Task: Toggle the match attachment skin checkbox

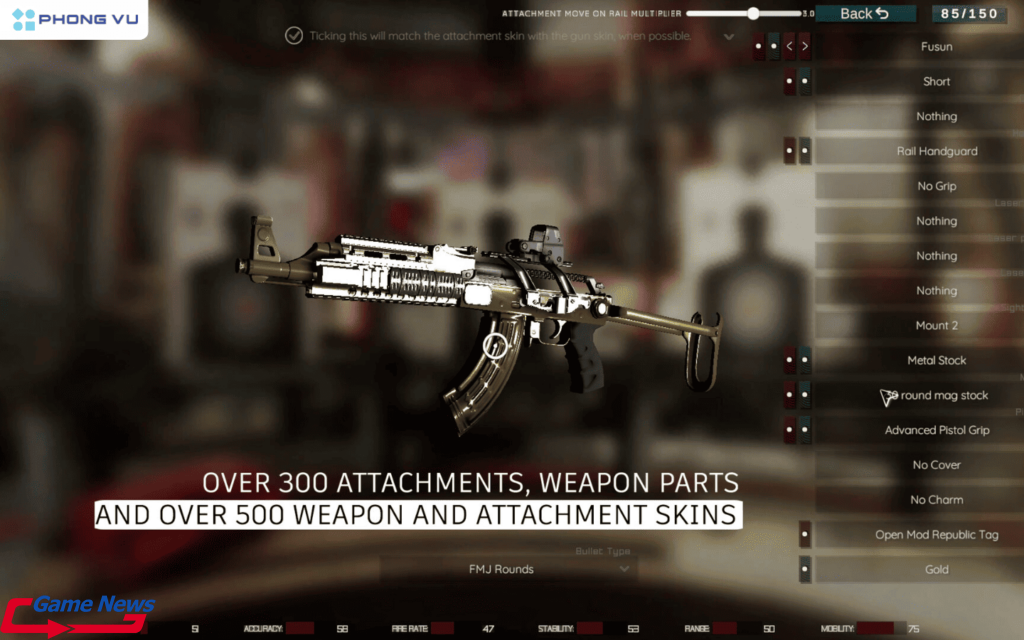Action: [x=294, y=36]
